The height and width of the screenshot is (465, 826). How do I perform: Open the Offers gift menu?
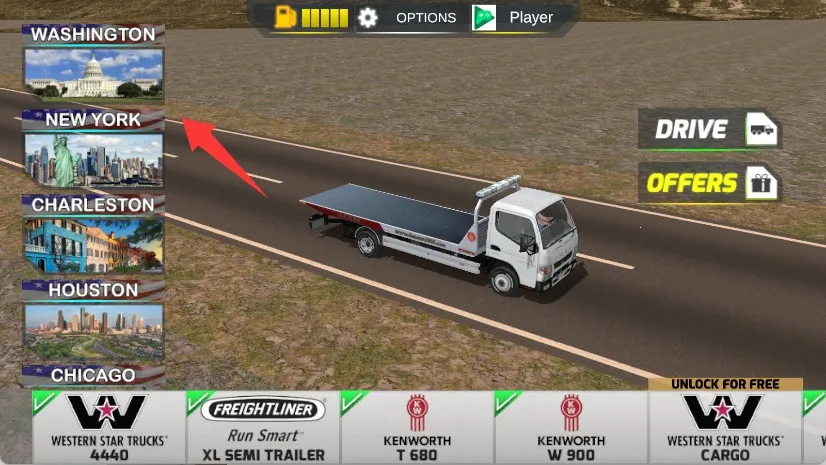point(709,183)
